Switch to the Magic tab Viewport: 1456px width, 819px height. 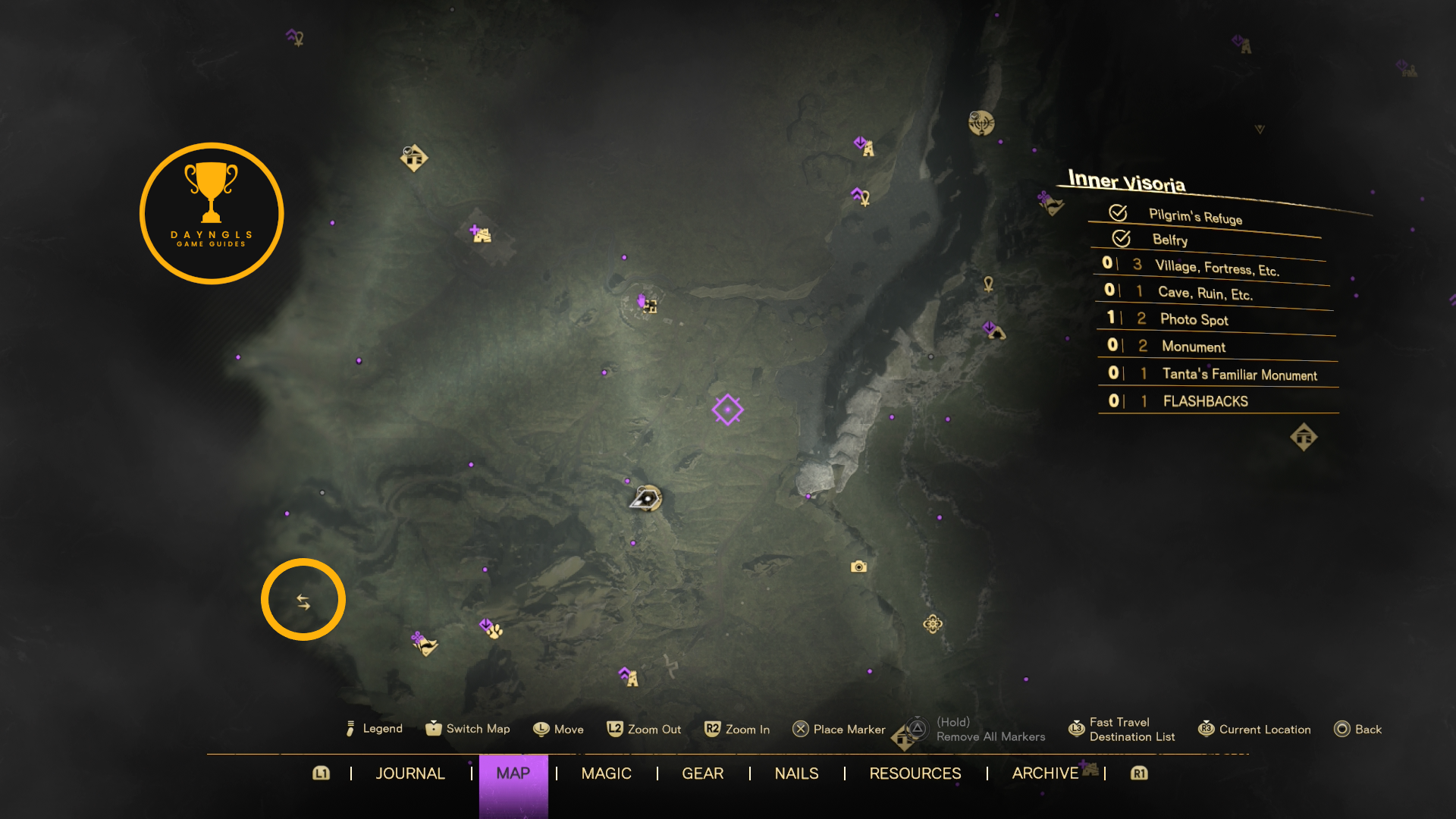tap(606, 773)
